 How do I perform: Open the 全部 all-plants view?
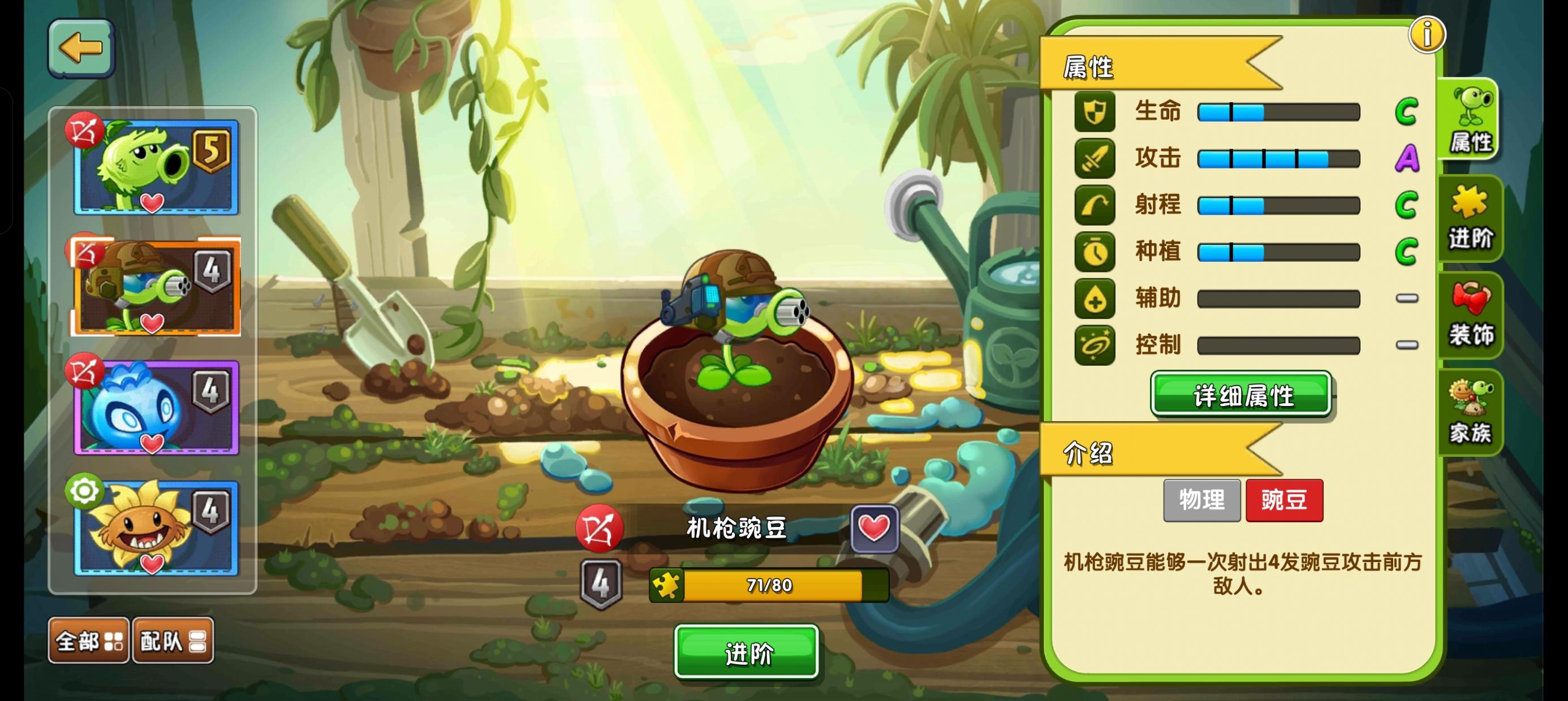click(x=87, y=639)
